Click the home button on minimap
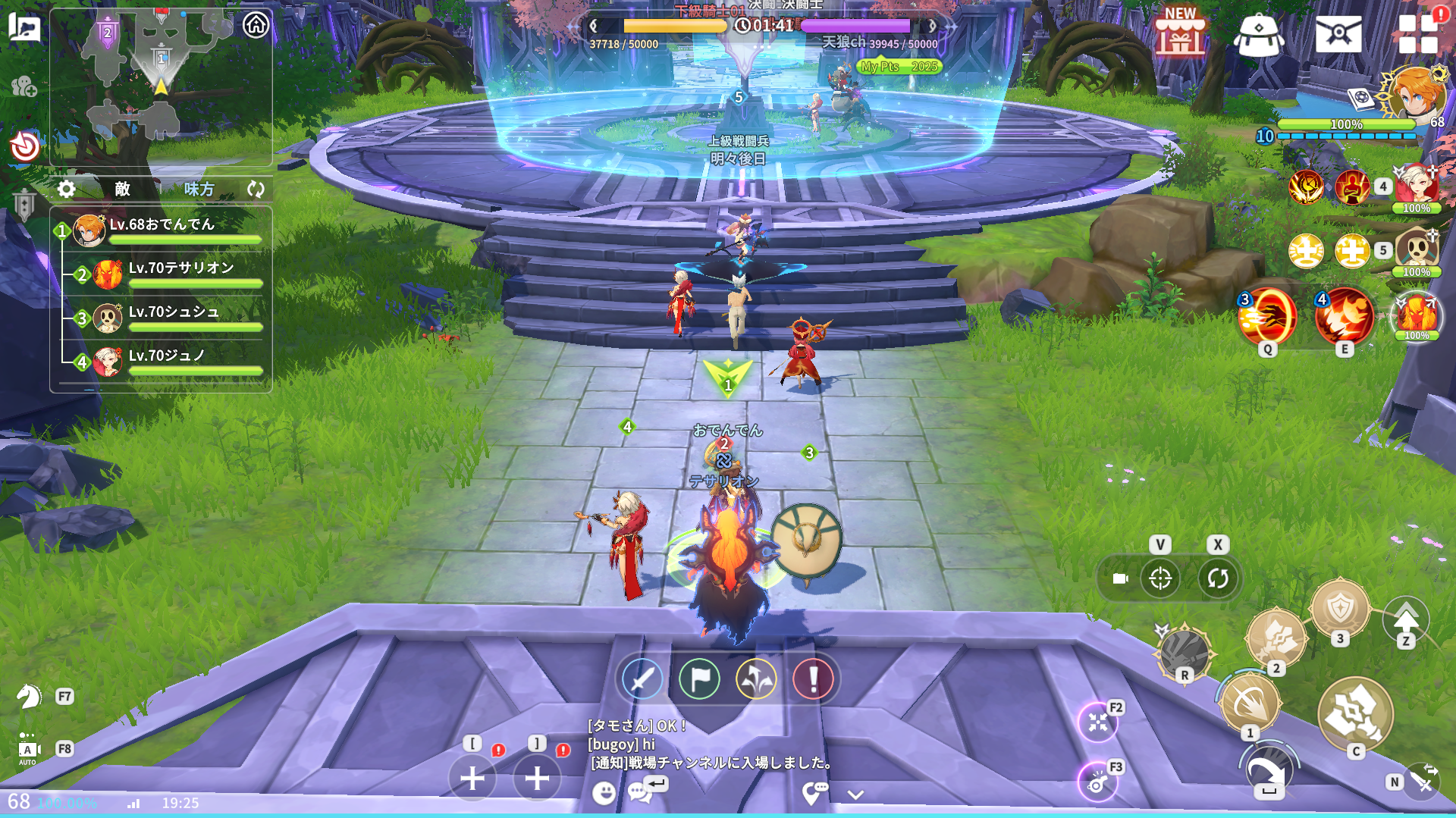The image size is (1456, 818). [x=256, y=25]
